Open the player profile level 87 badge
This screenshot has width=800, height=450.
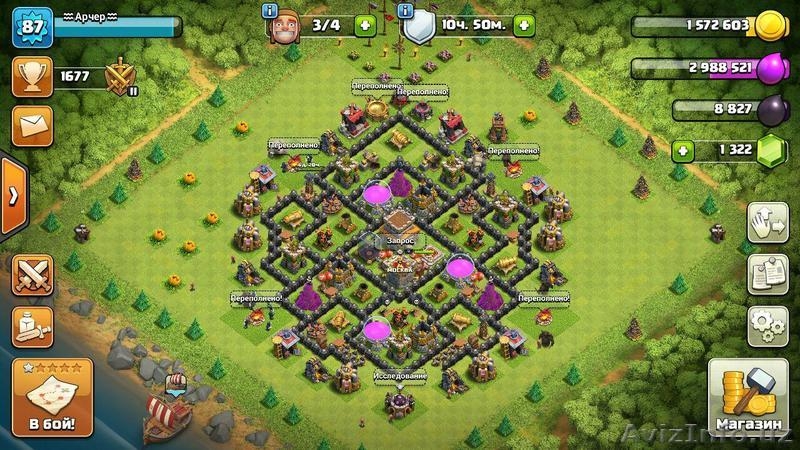(30, 27)
